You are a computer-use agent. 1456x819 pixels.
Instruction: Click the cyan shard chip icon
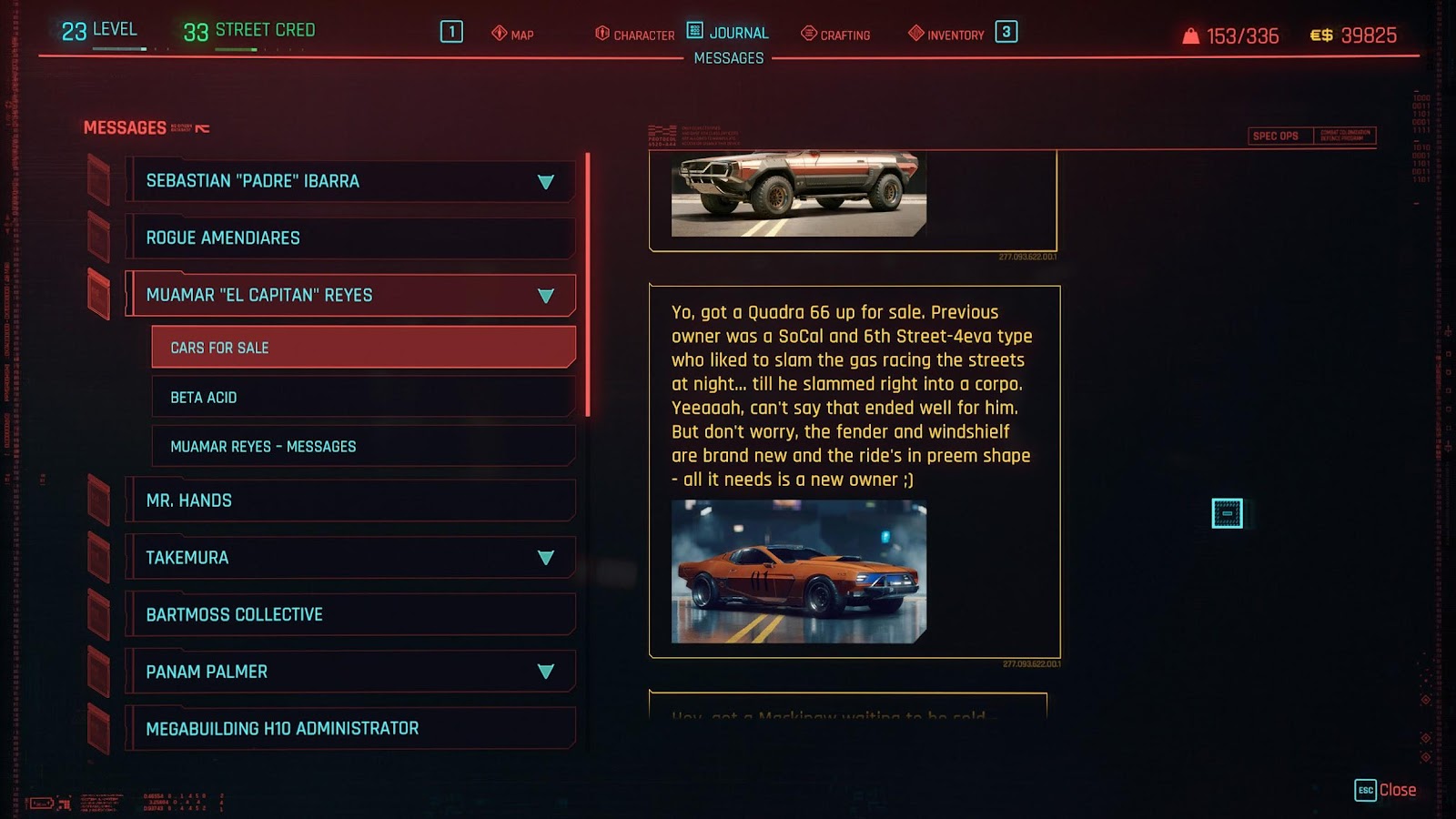1226,515
